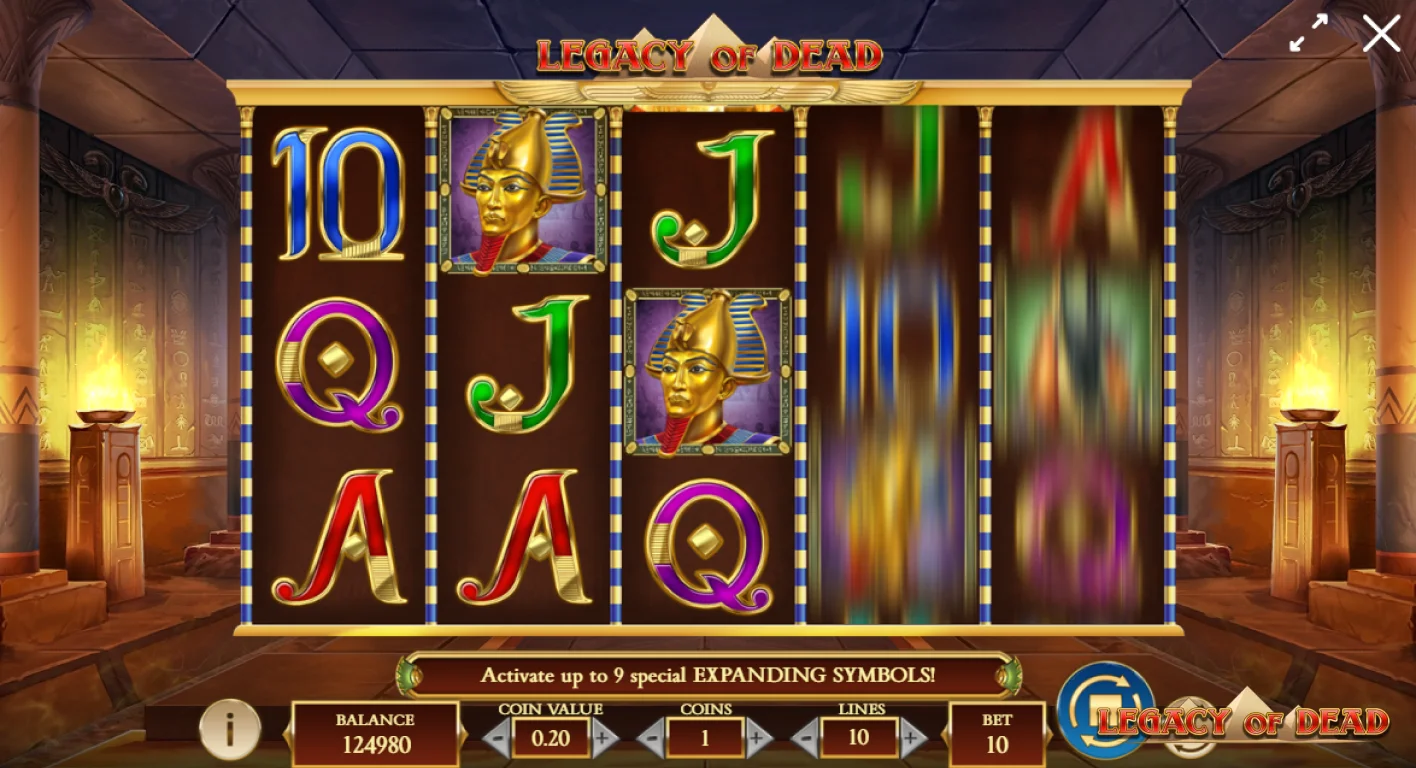Decrease the number of coins
1416x768 pixels.
point(651,740)
